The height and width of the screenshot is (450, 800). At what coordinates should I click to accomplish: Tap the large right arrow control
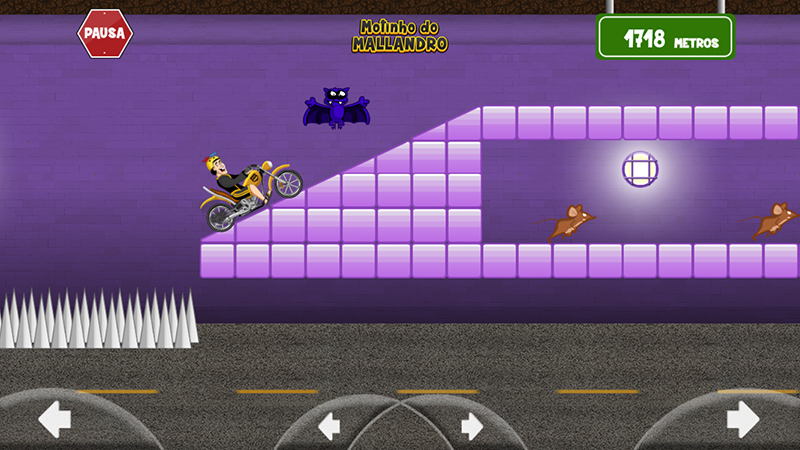[x=743, y=418]
